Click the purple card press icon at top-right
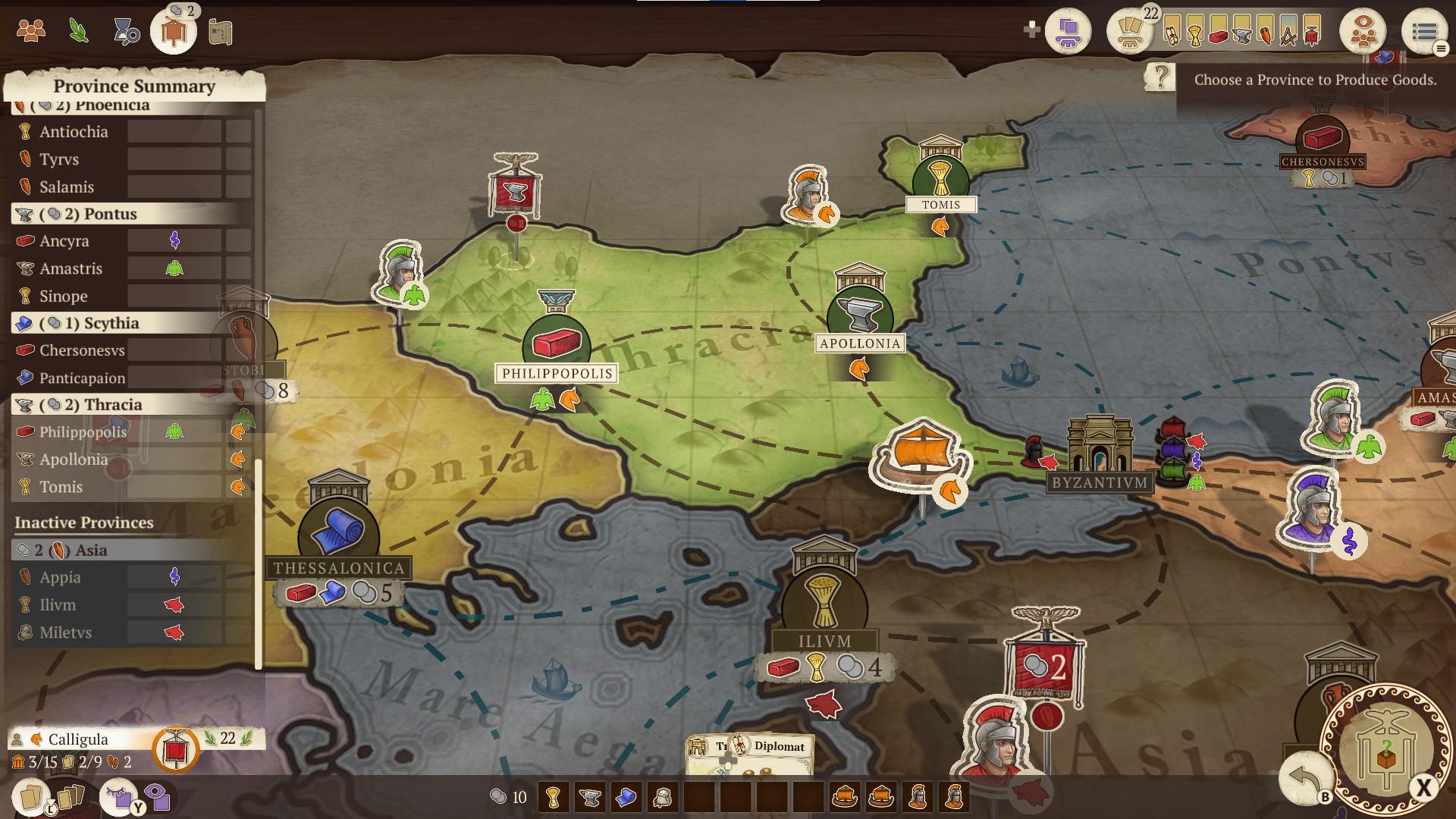 [1066, 31]
